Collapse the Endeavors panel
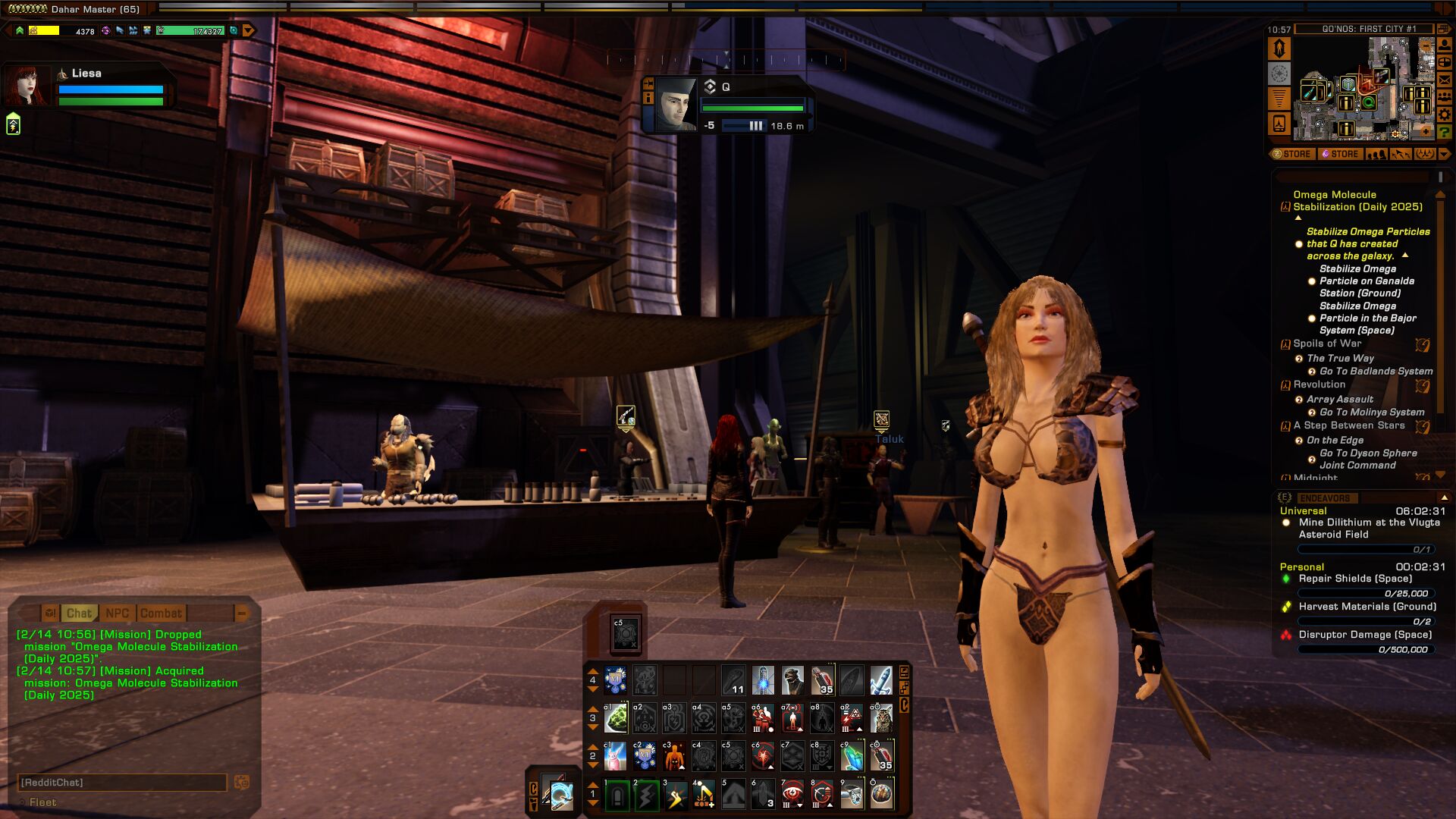1456x819 pixels. [x=1444, y=497]
